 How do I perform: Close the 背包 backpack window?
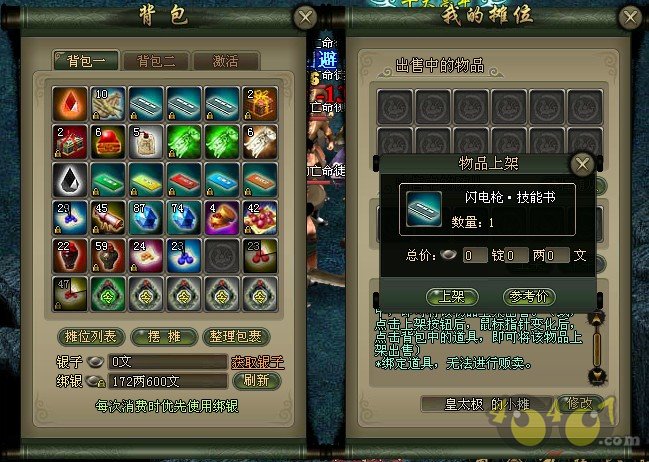point(307,17)
